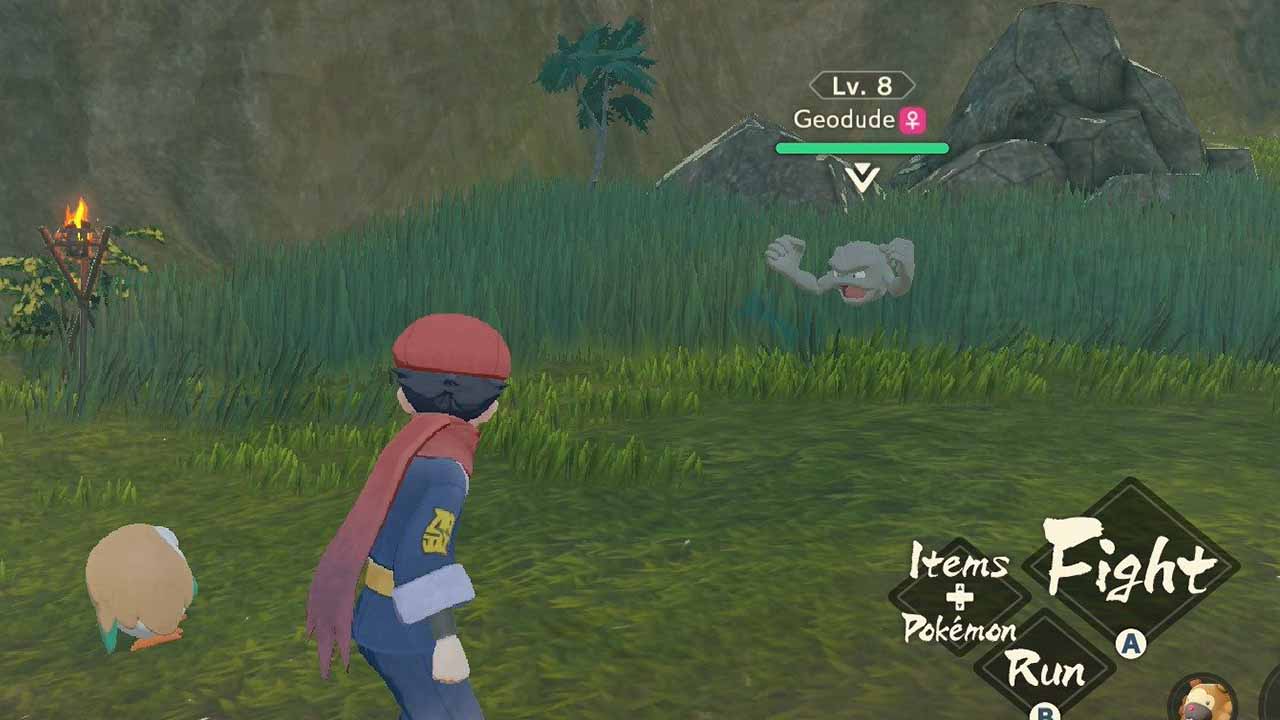Click the B button prompt below Run

[x=1043, y=714]
